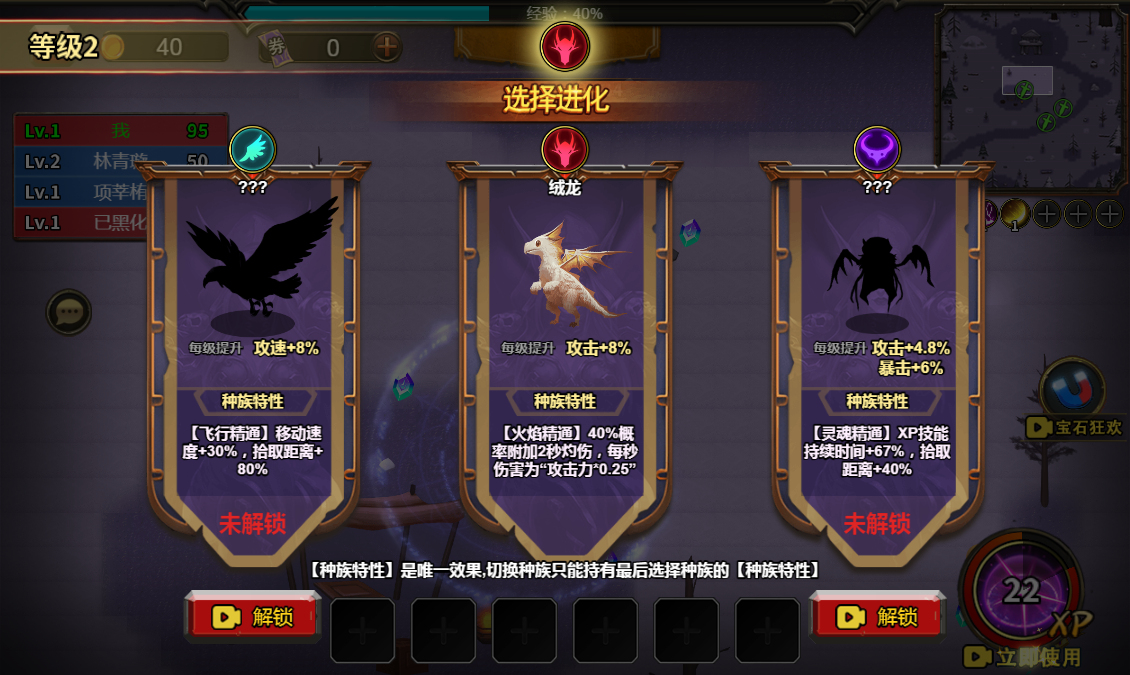Use the XP skill via 立即使用
This screenshot has width=1130, height=675.
1022,657
